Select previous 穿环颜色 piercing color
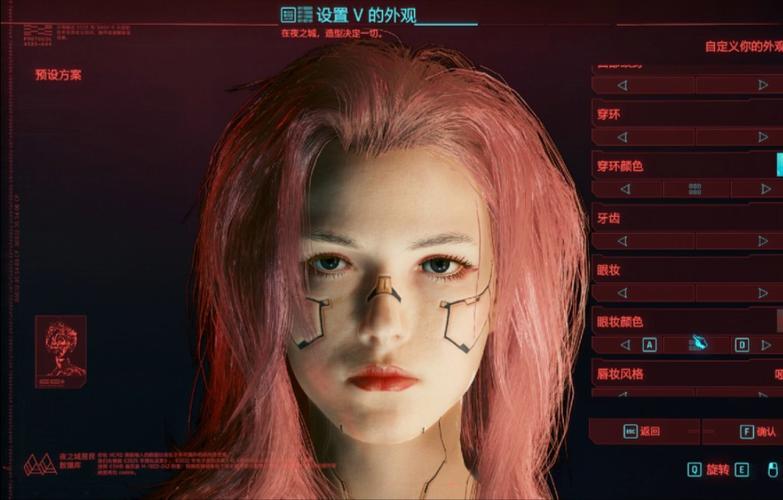The width and height of the screenshot is (783, 500). [x=624, y=189]
